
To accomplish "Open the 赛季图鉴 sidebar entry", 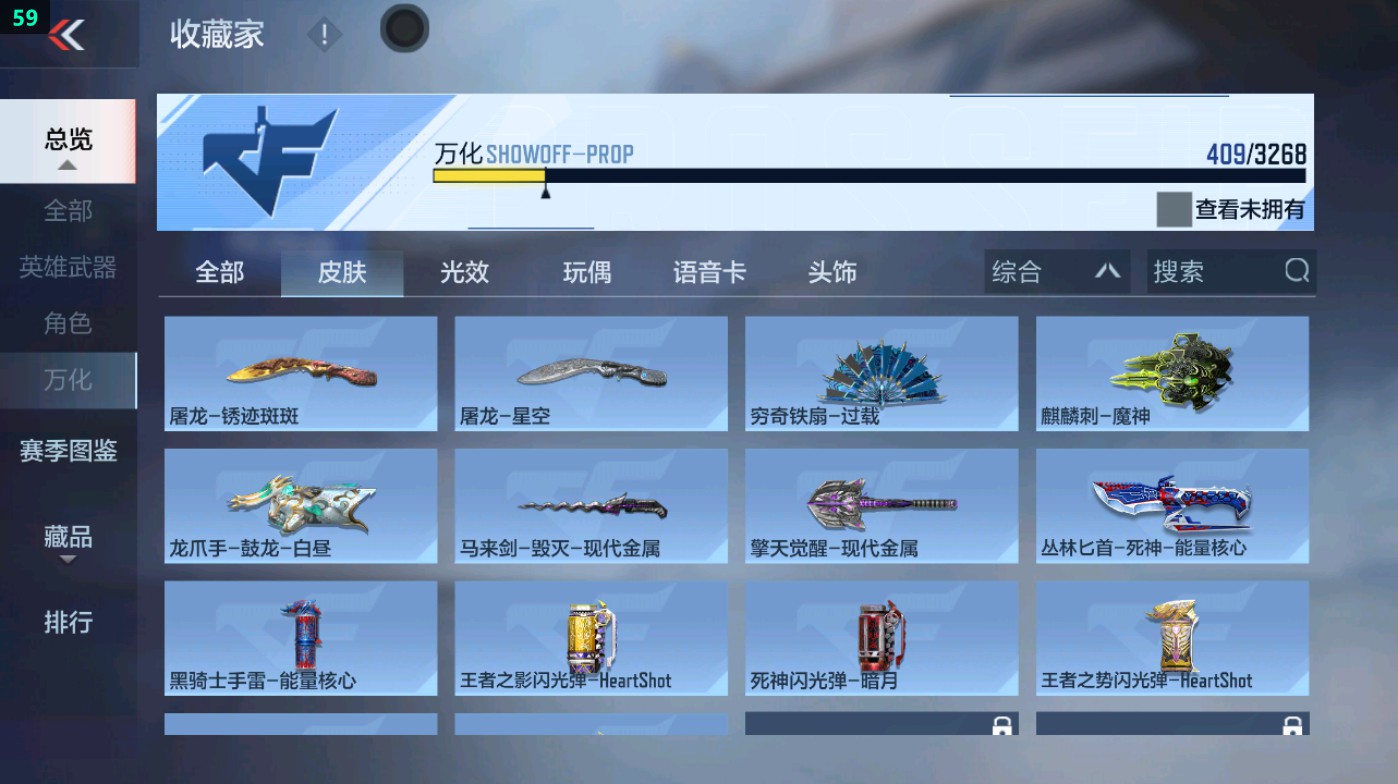I will (x=66, y=452).
